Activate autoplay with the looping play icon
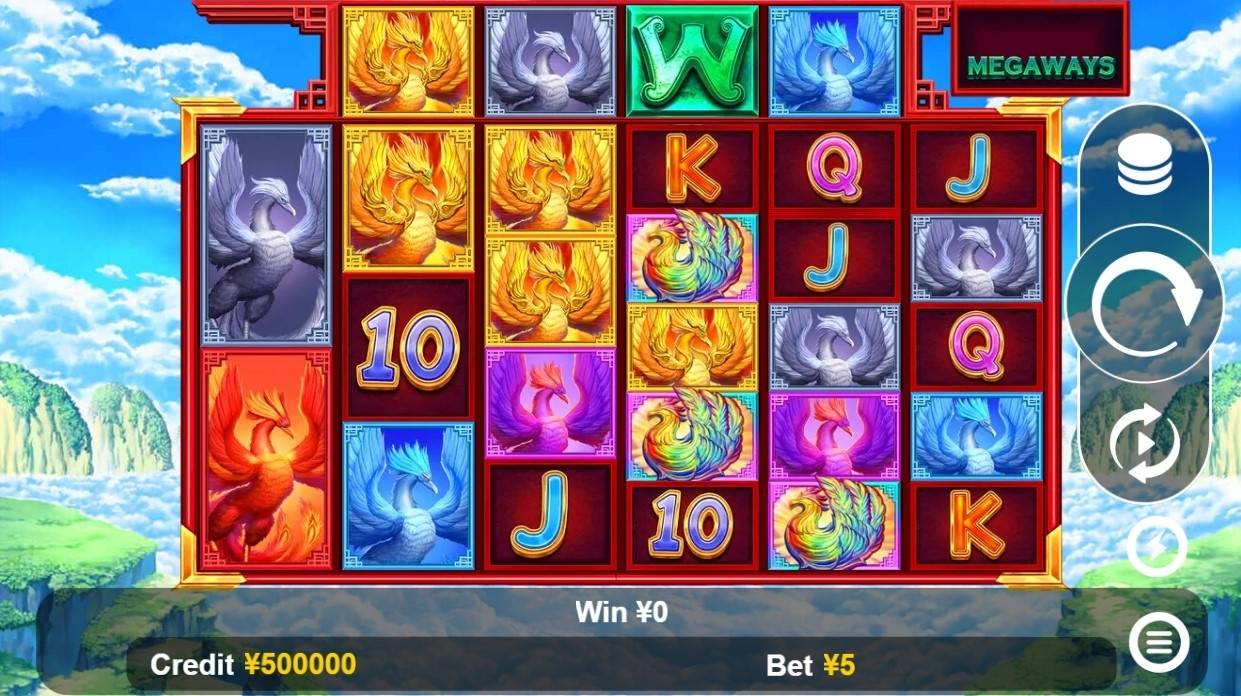1241x696 pixels. [x=1145, y=442]
